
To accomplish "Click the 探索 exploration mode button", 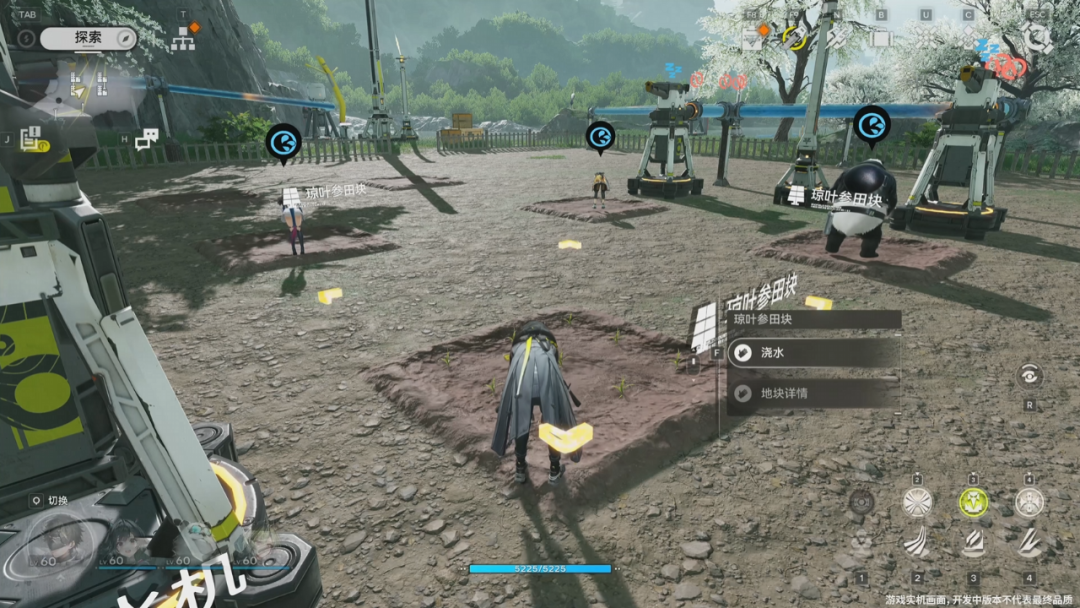I will [x=88, y=38].
